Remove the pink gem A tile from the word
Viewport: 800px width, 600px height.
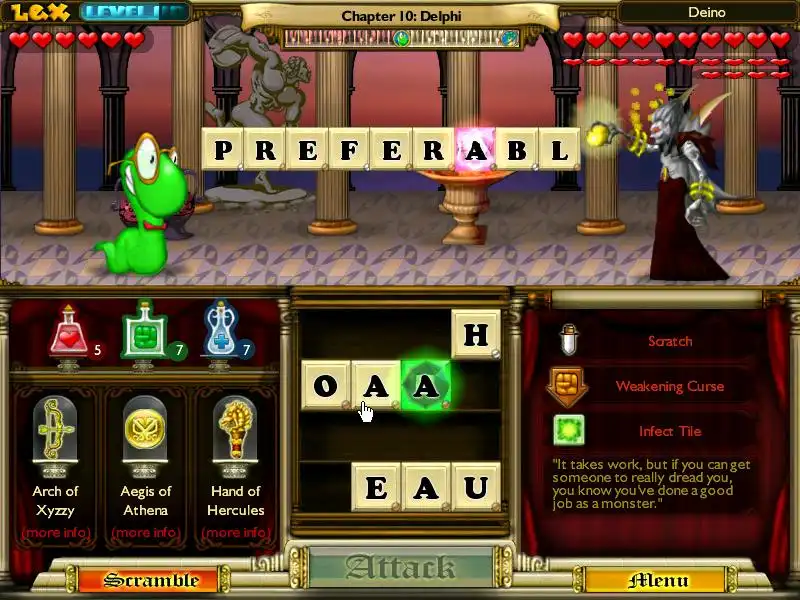(x=475, y=152)
